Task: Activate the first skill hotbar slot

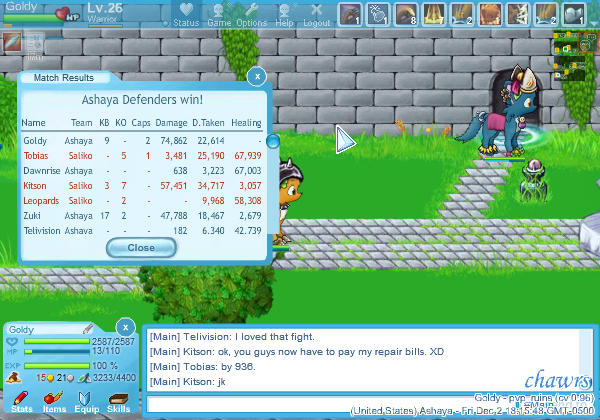Action: 349,14
